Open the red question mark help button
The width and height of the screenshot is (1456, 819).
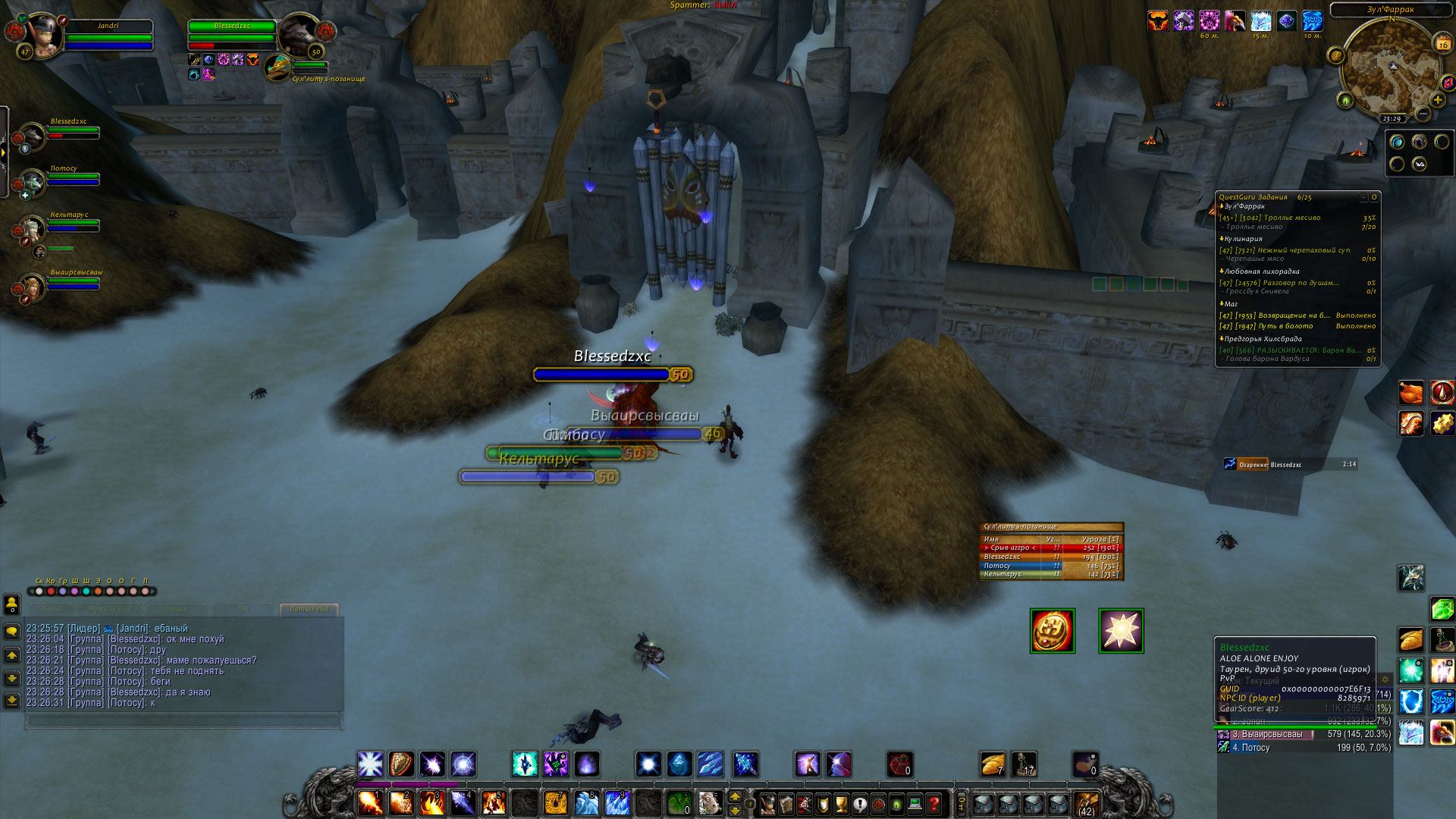pos(934,803)
